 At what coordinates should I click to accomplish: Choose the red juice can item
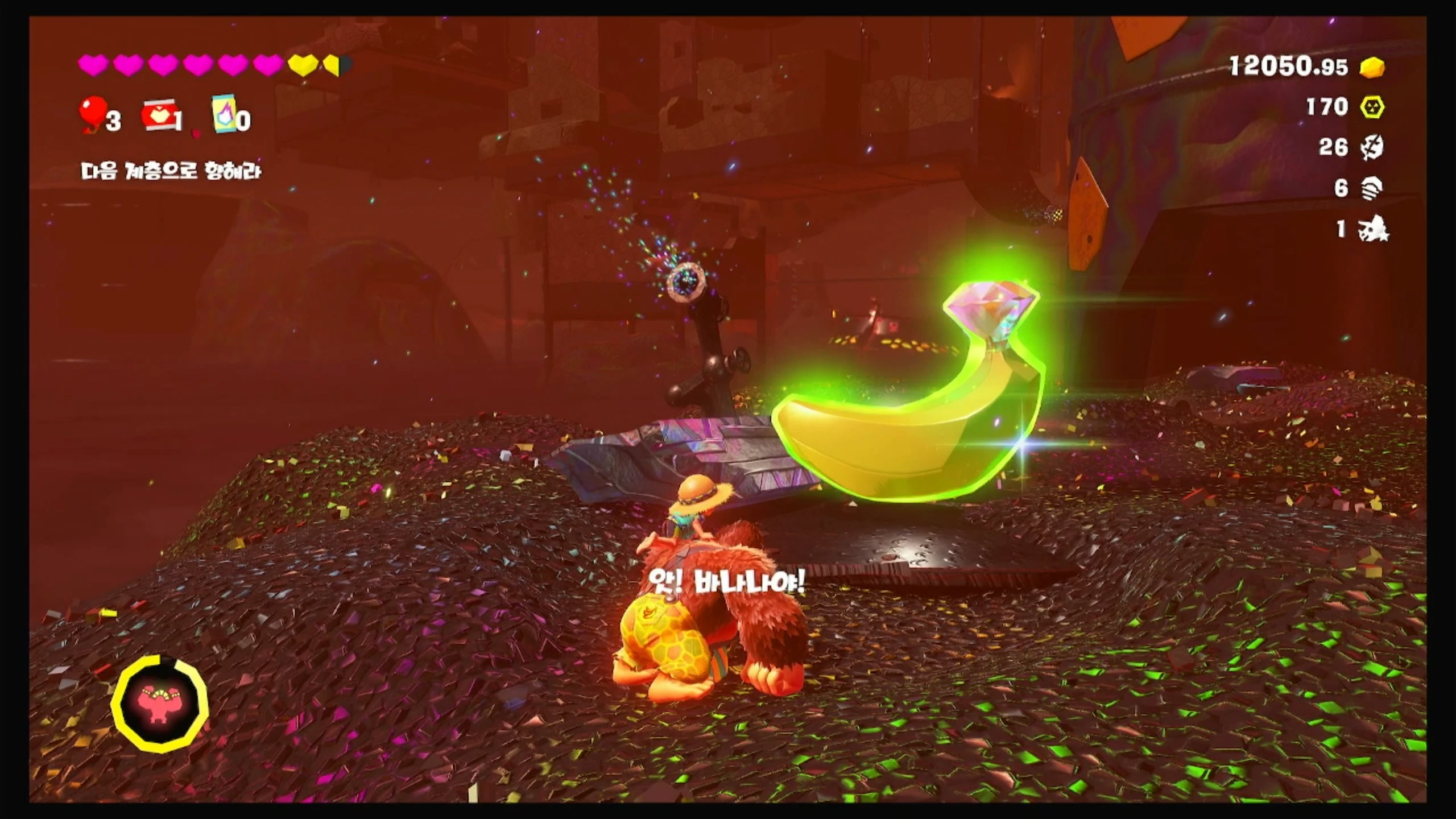pos(159,116)
